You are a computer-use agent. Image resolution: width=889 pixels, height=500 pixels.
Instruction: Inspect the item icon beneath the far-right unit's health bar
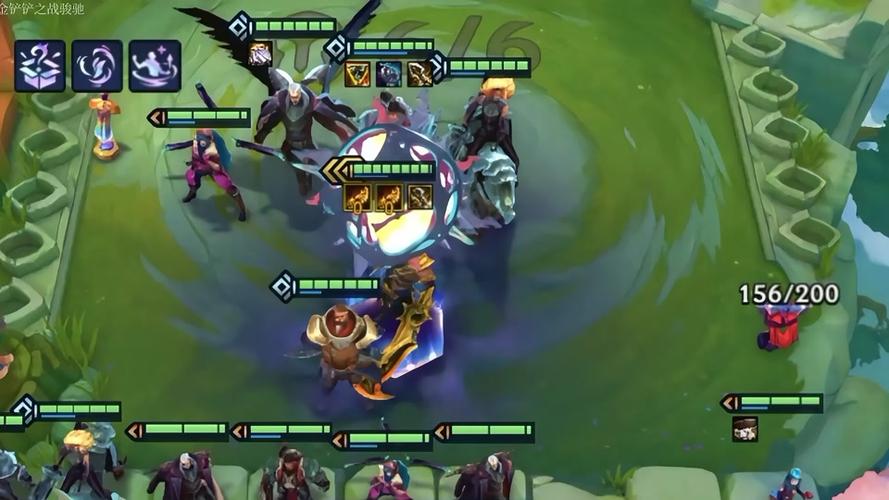[745, 429]
